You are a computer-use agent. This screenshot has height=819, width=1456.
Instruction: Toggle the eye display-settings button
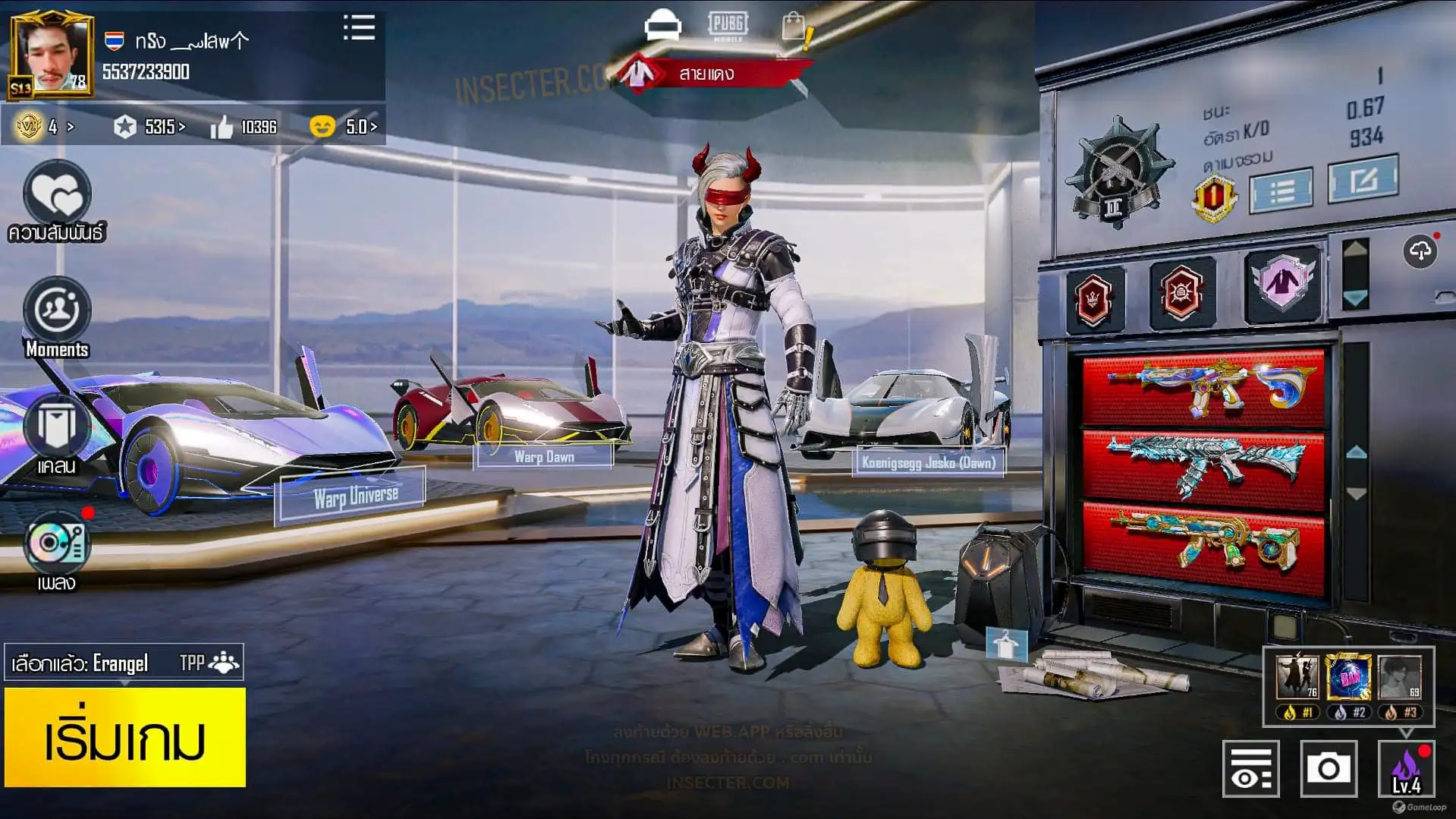coord(1250,769)
